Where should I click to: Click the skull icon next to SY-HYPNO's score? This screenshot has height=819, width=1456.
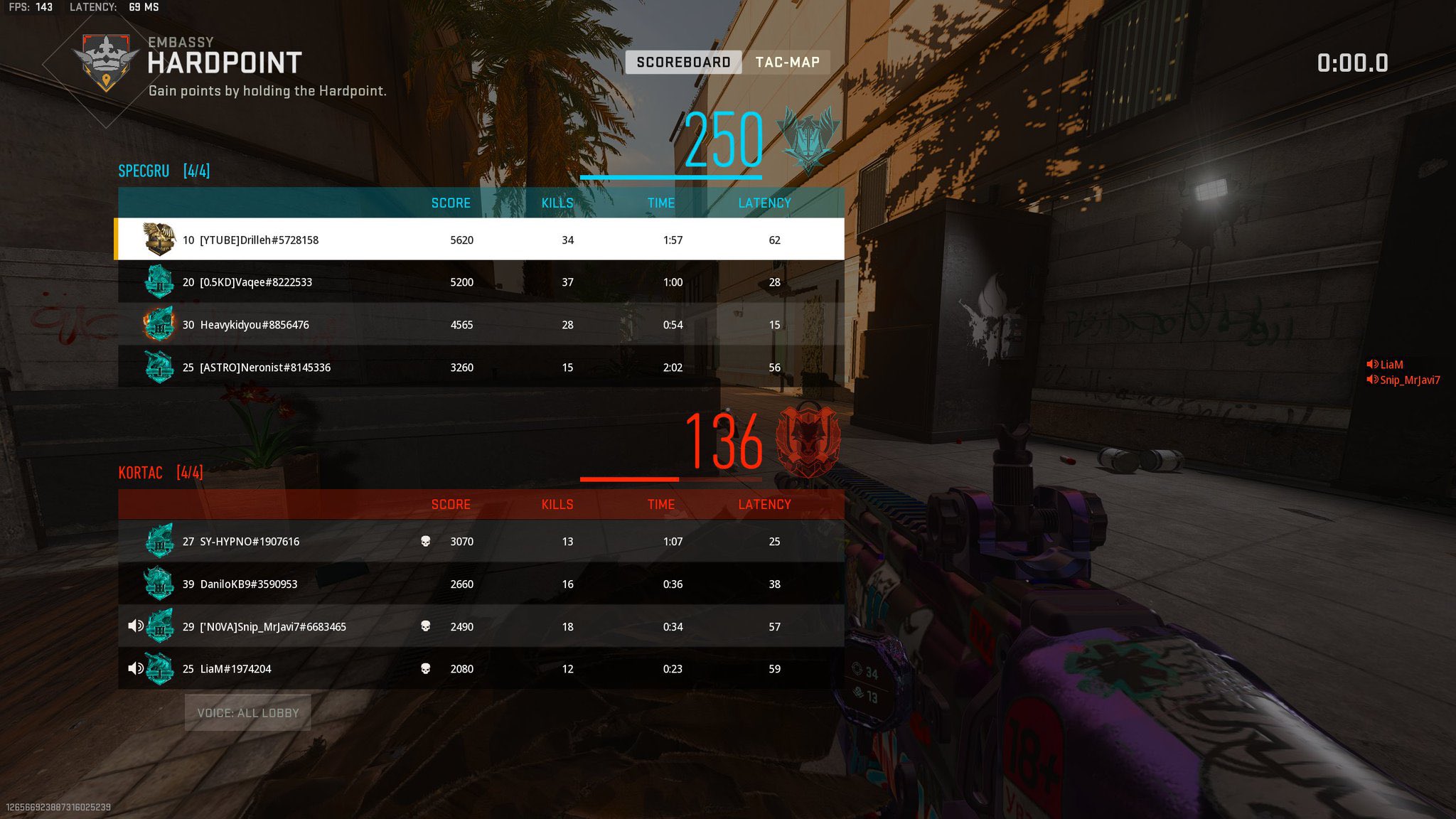[x=425, y=541]
